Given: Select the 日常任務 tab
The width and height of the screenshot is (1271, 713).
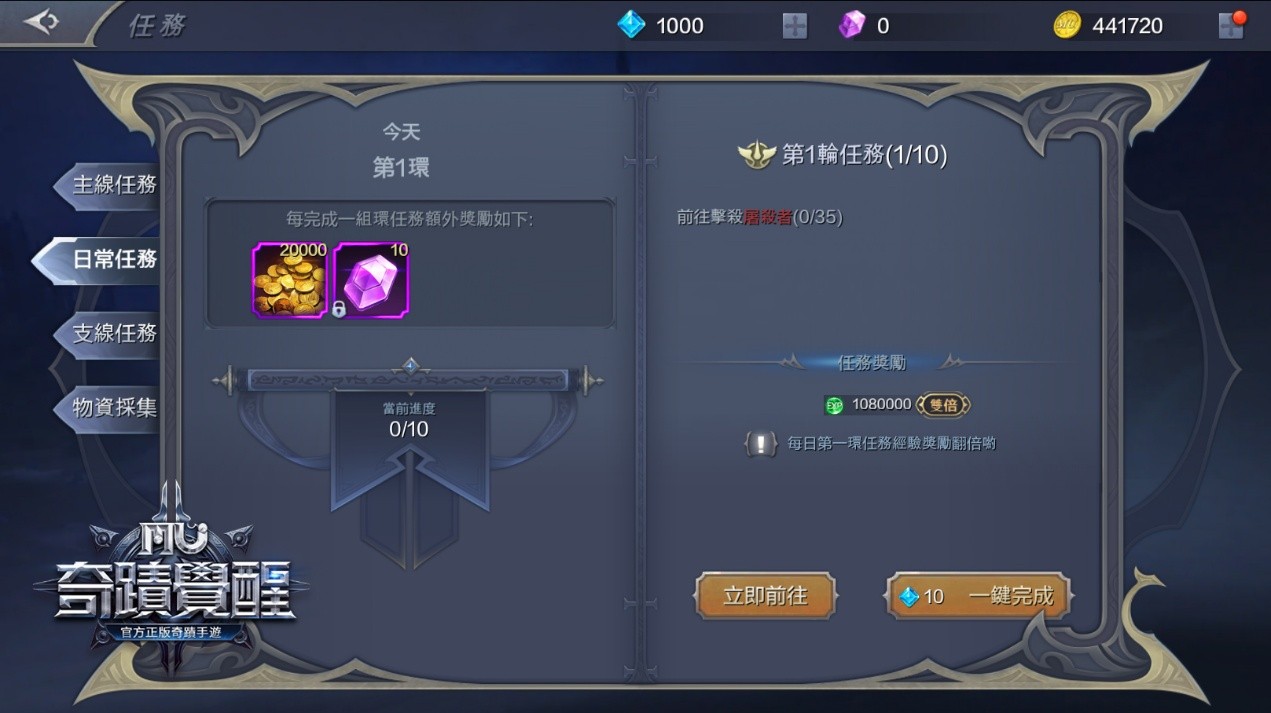Looking at the screenshot, I should coord(112,259).
